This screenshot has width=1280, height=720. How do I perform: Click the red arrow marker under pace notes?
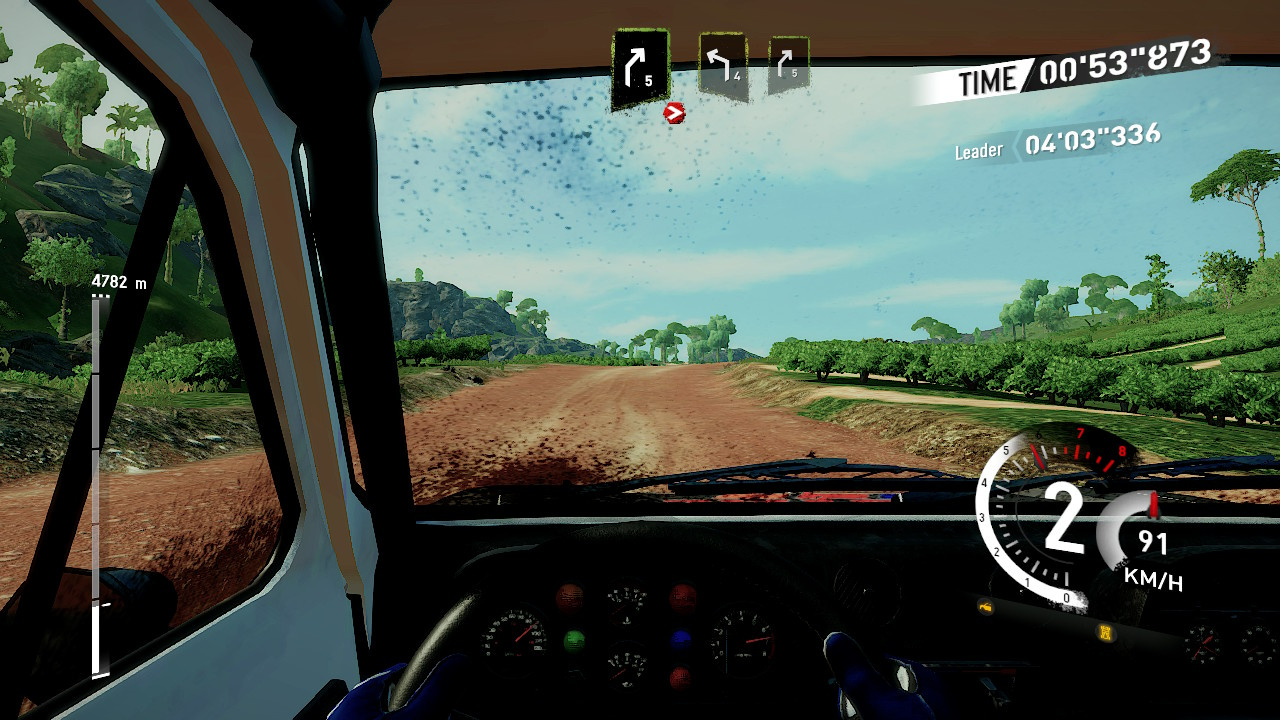tap(675, 113)
